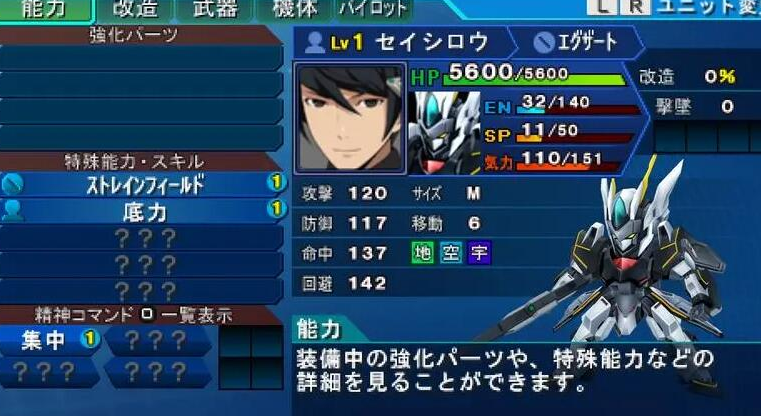Image resolution: width=761 pixels, height=416 pixels.
Task: Click the mech head portrait thumbnail
Action: coord(444,120)
